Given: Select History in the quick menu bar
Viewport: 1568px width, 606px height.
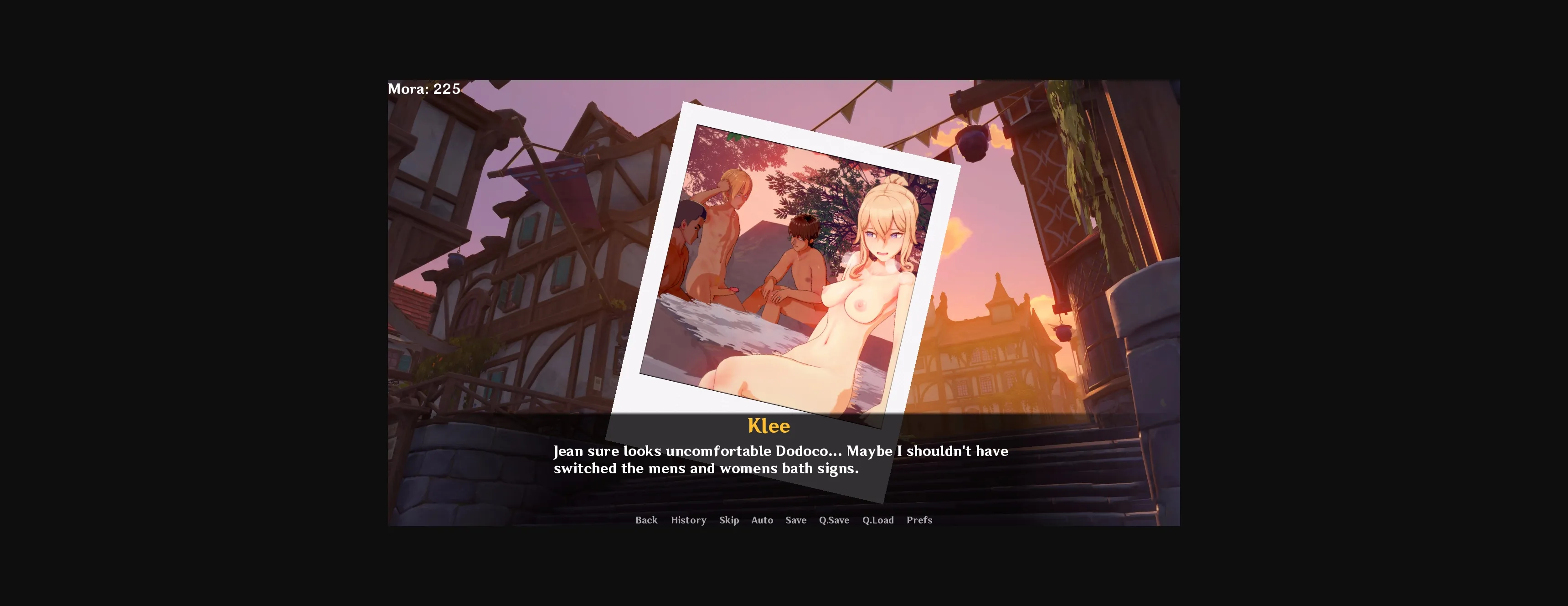Looking at the screenshot, I should 688,520.
